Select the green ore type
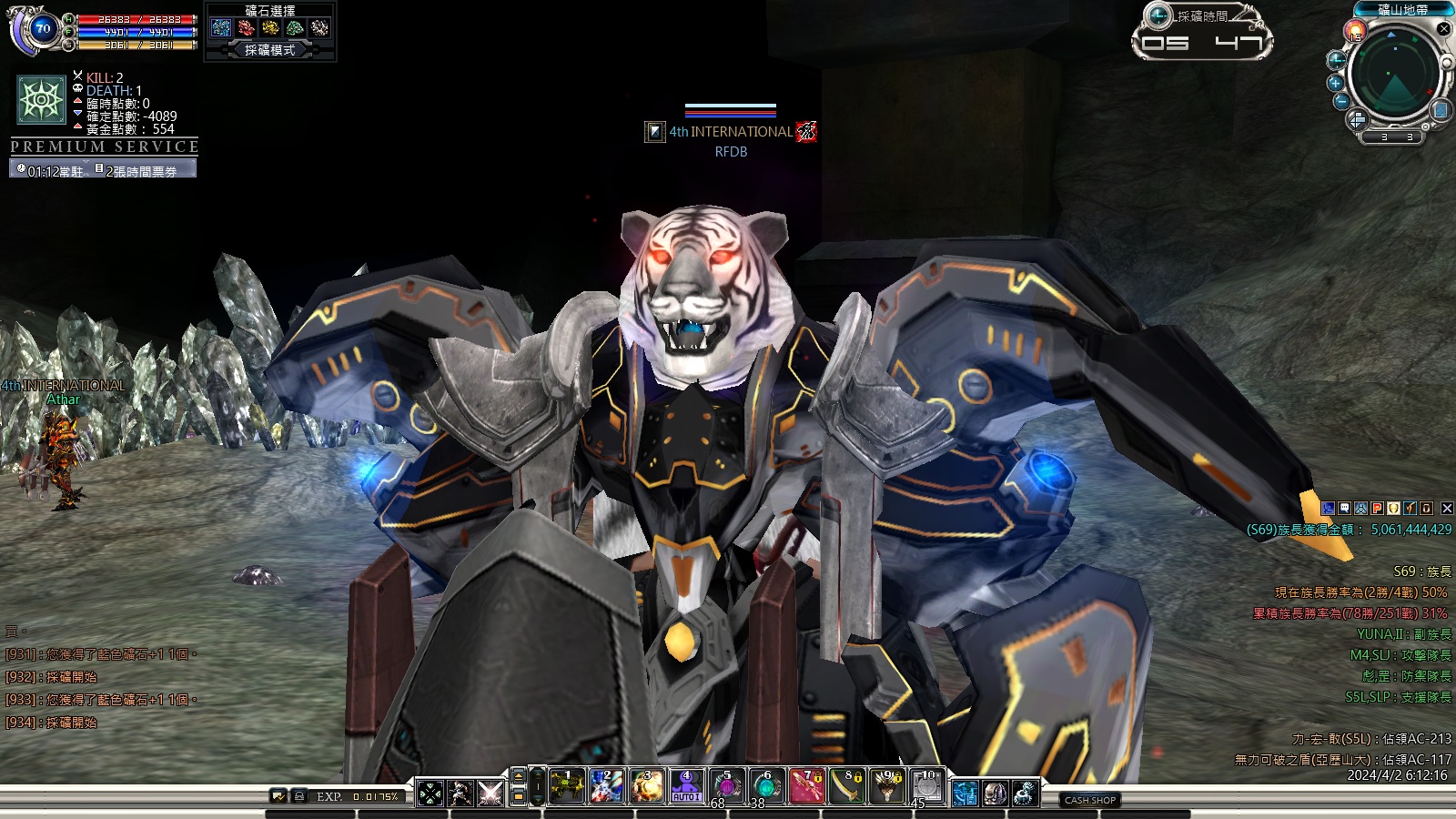The image size is (1456, 819). click(295, 28)
